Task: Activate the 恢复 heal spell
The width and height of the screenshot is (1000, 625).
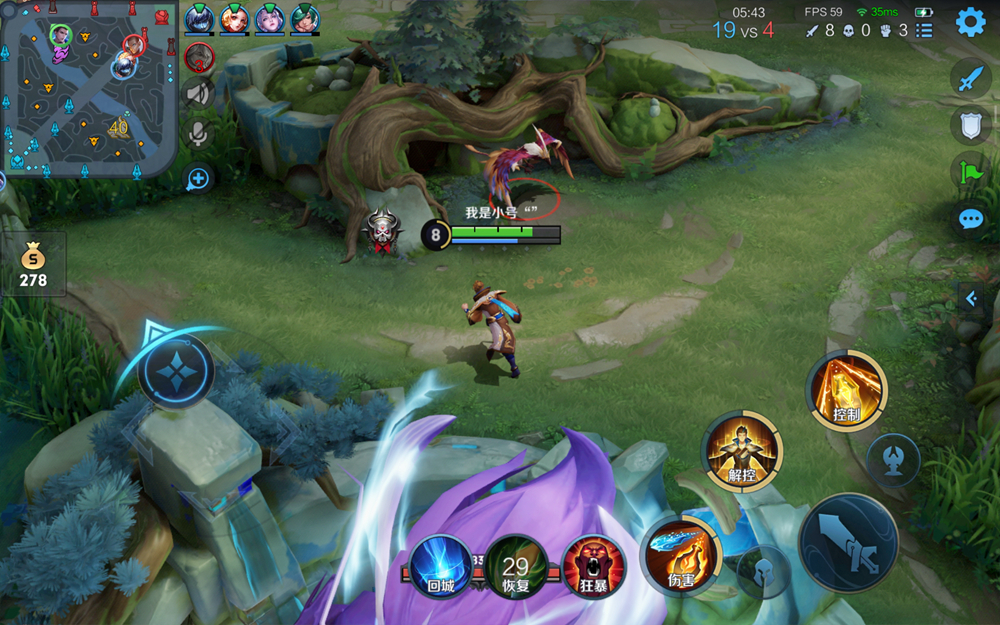Action: 516,566
